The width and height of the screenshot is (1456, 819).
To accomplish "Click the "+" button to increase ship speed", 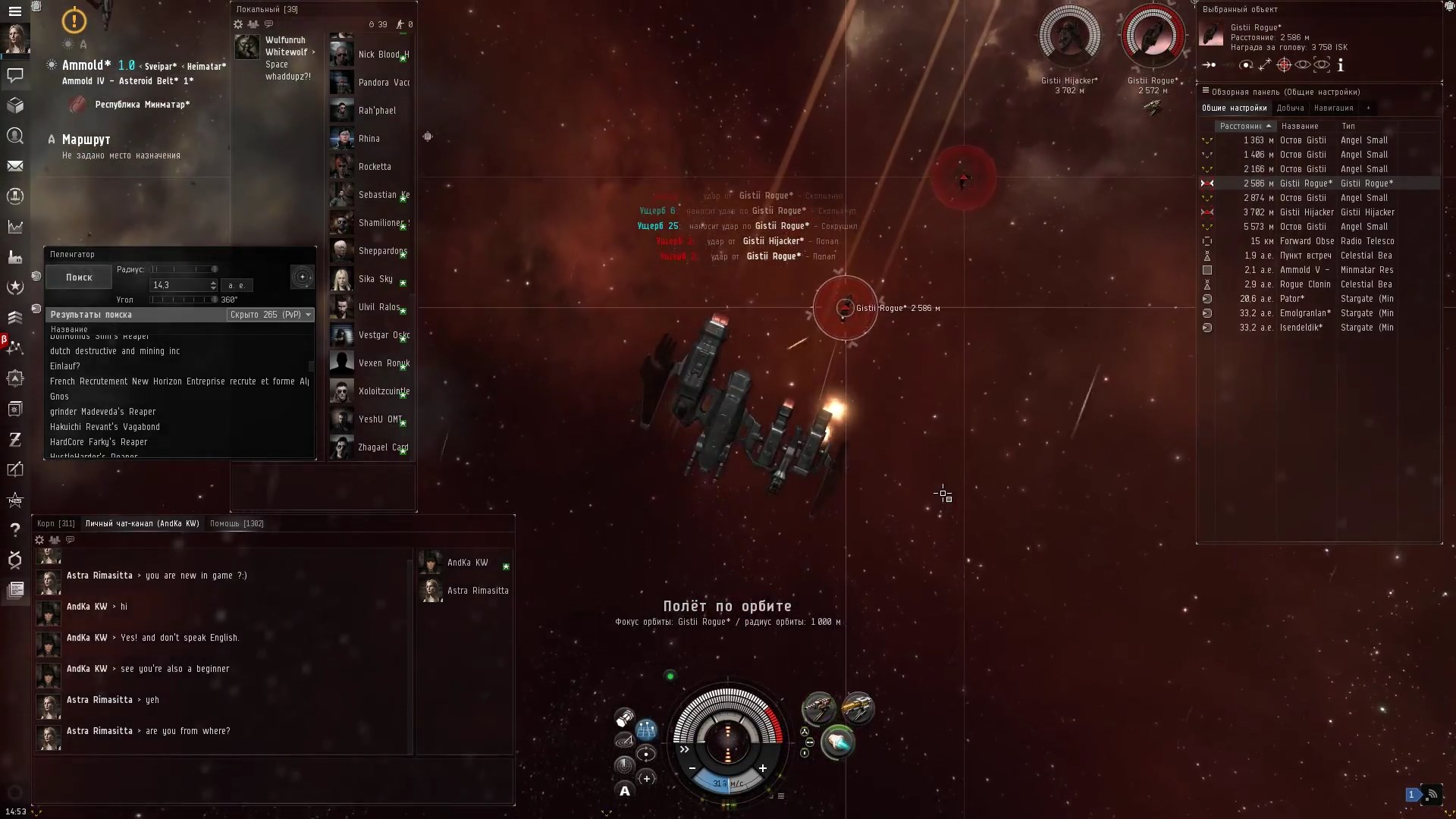I will tap(763, 767).
